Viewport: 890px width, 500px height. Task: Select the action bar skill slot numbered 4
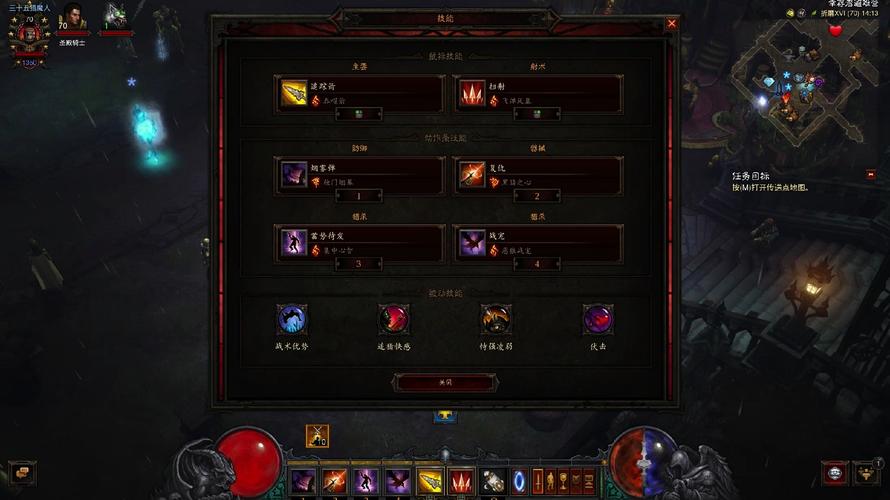(538, 243)
